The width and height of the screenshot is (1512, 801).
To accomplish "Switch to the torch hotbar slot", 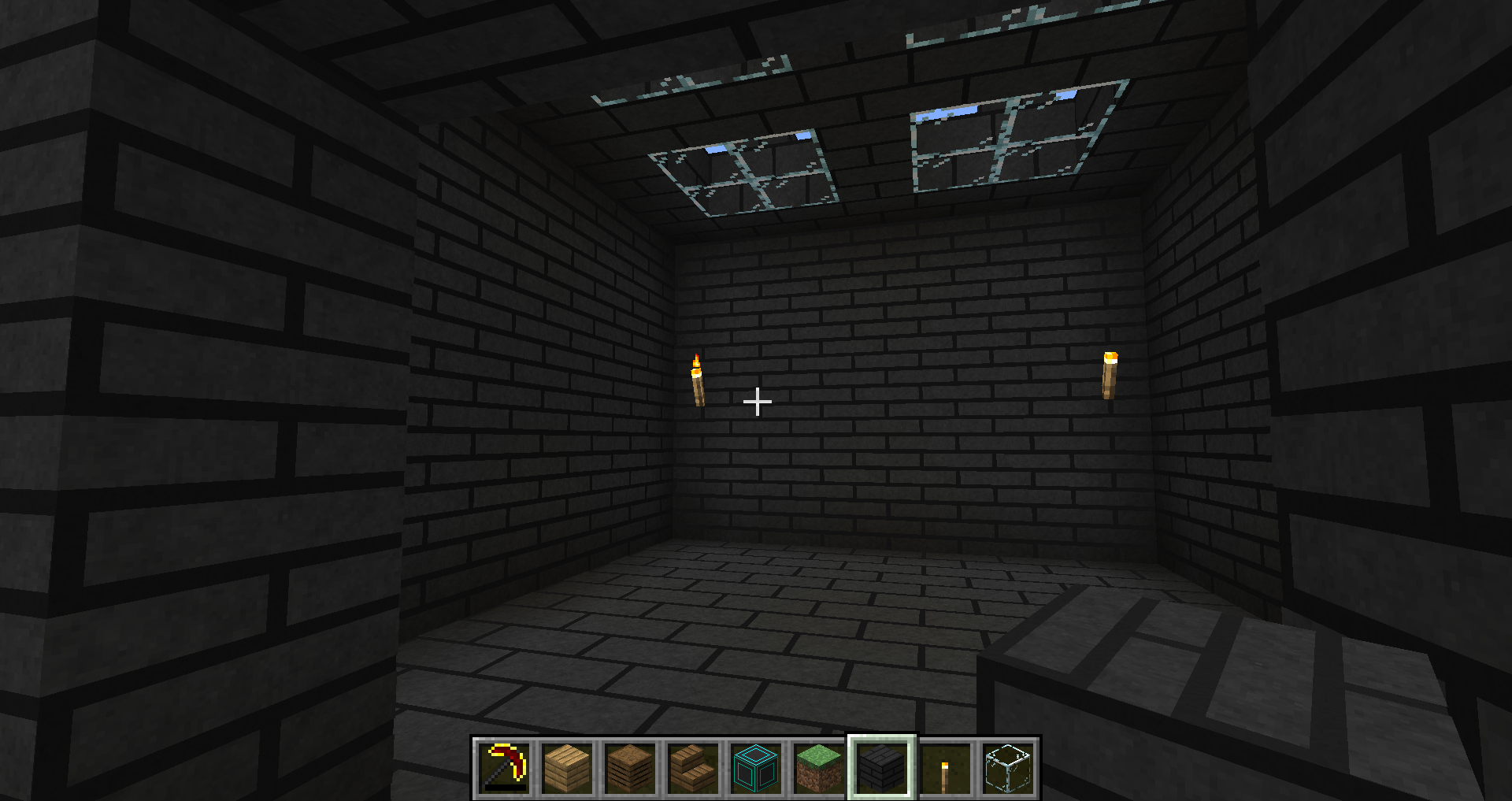I will (945, 767).
